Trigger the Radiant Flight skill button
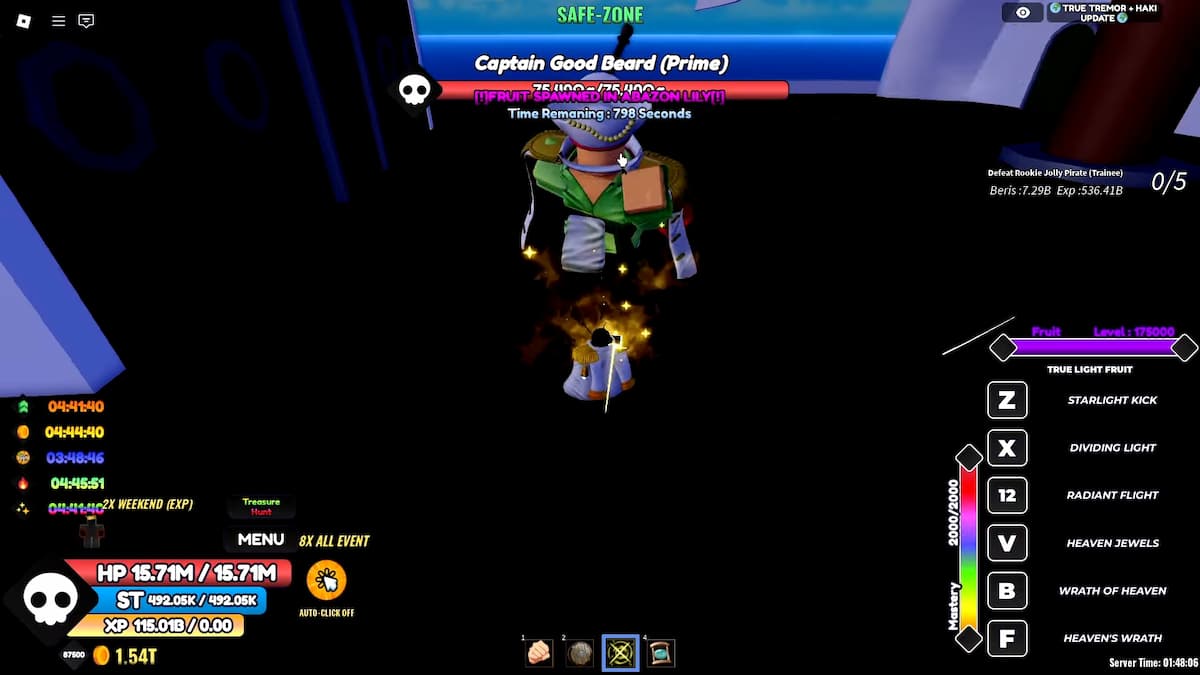Viewport: 1200px width, 675px height. [1007, 495]
